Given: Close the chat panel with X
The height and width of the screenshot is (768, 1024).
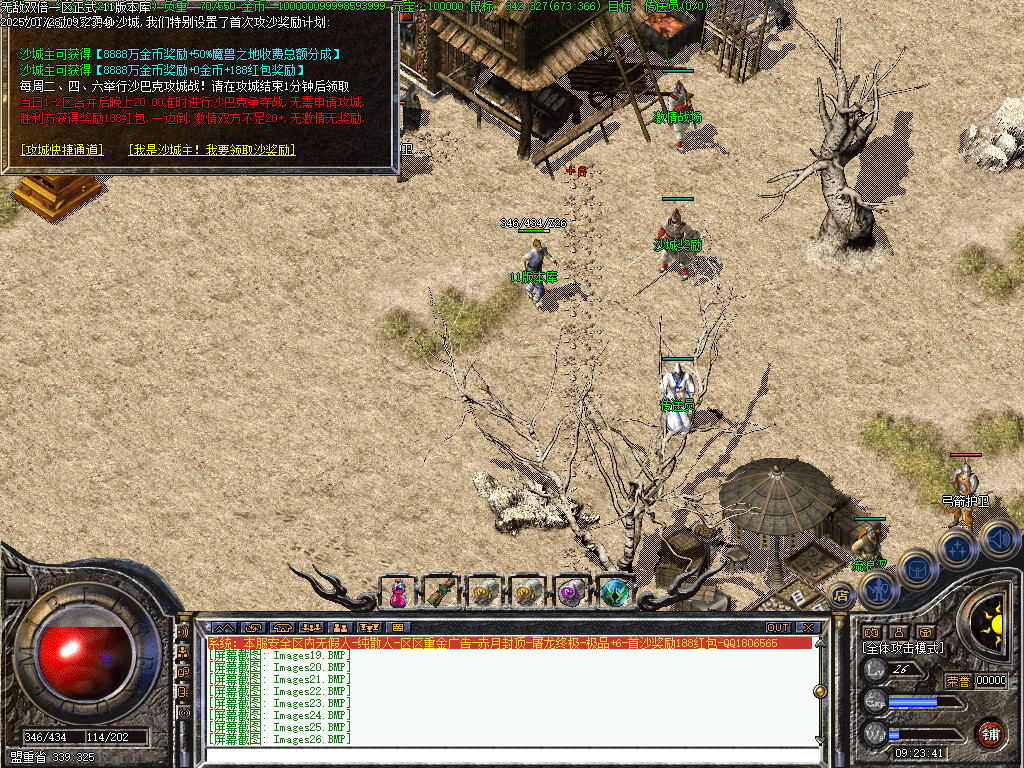Looking at the screenshot, I should point(807,627).
